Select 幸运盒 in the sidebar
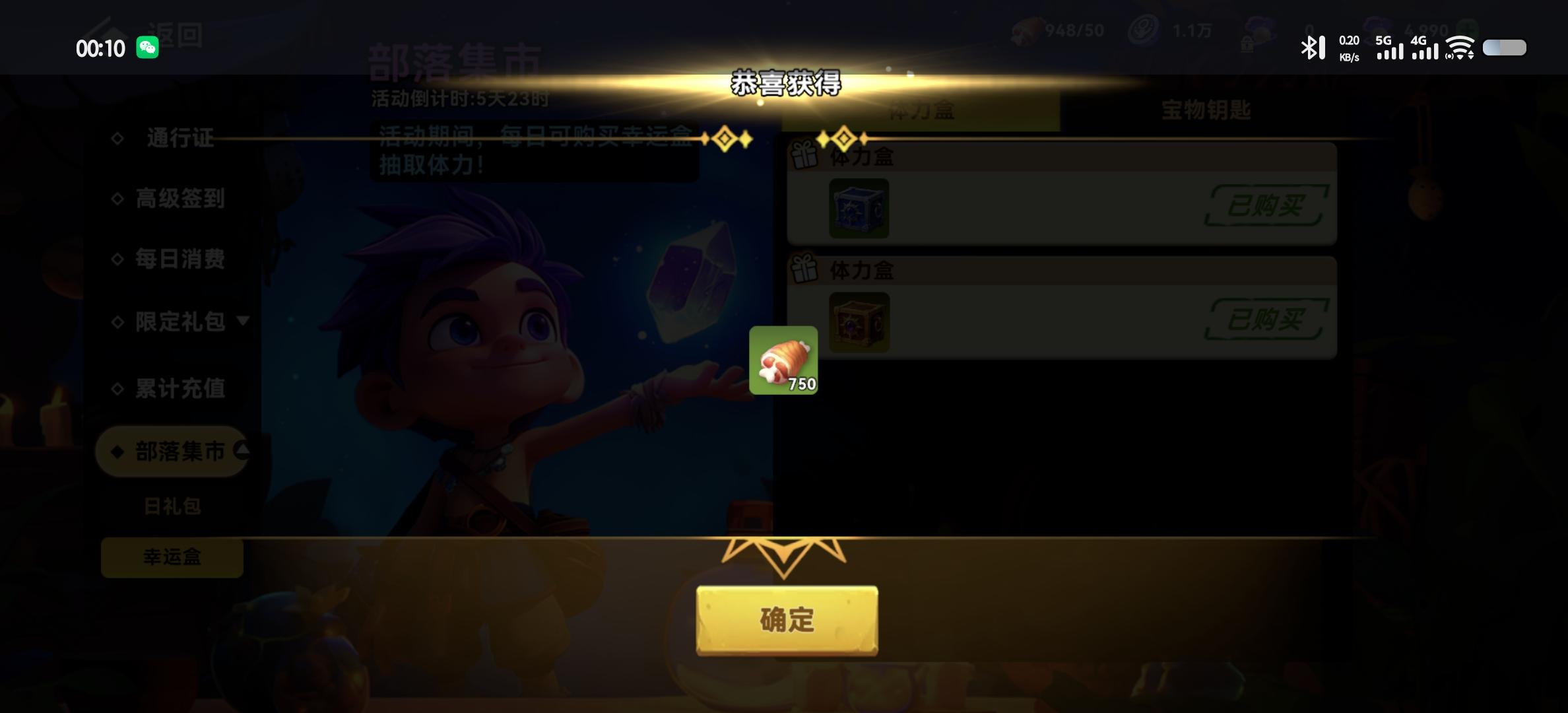Screen dimensions: 1568x713 pos(171,558)
